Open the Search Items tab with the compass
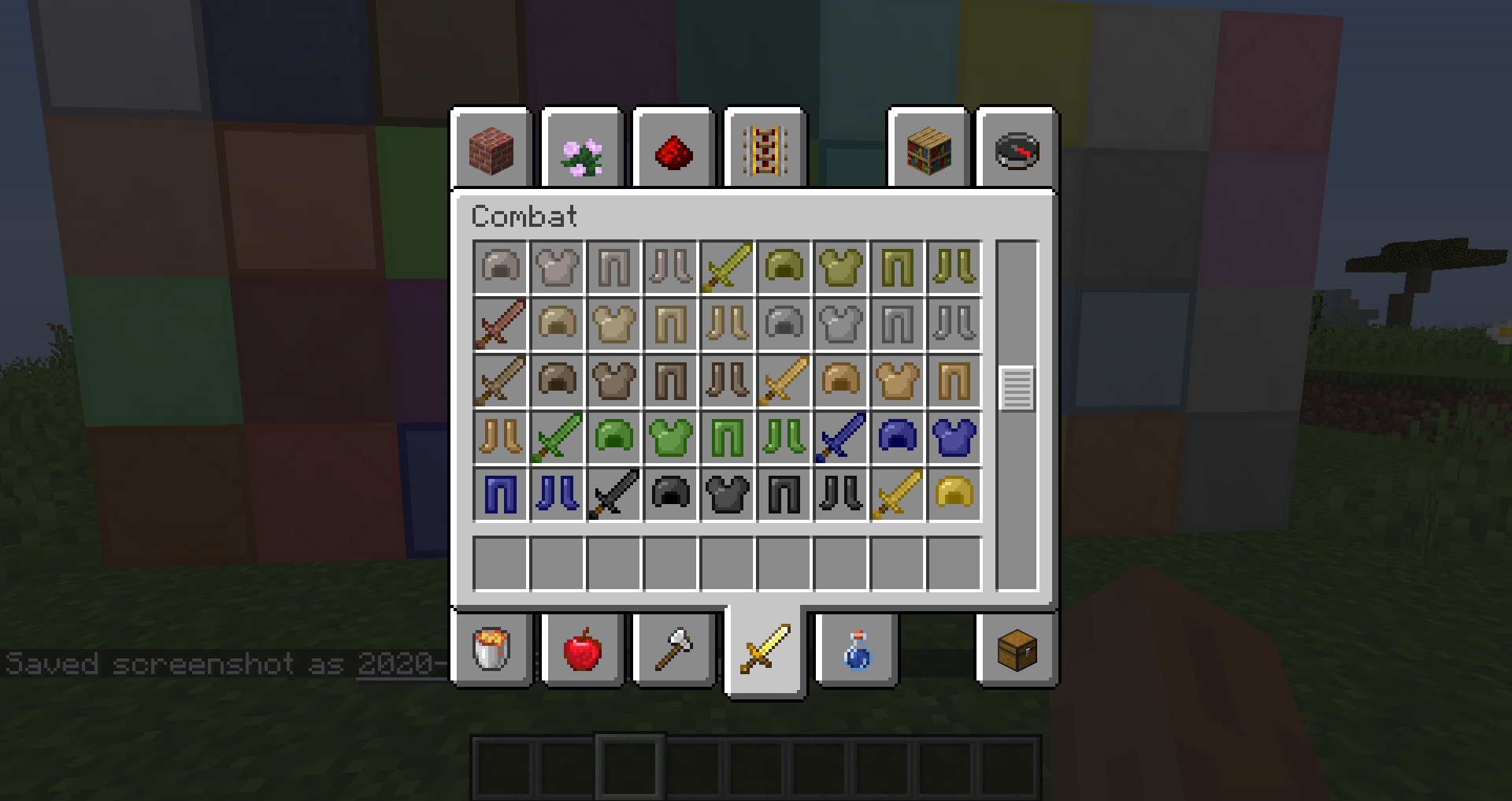The height and width of the screenshot is (801, 1512). point(1016,150)
